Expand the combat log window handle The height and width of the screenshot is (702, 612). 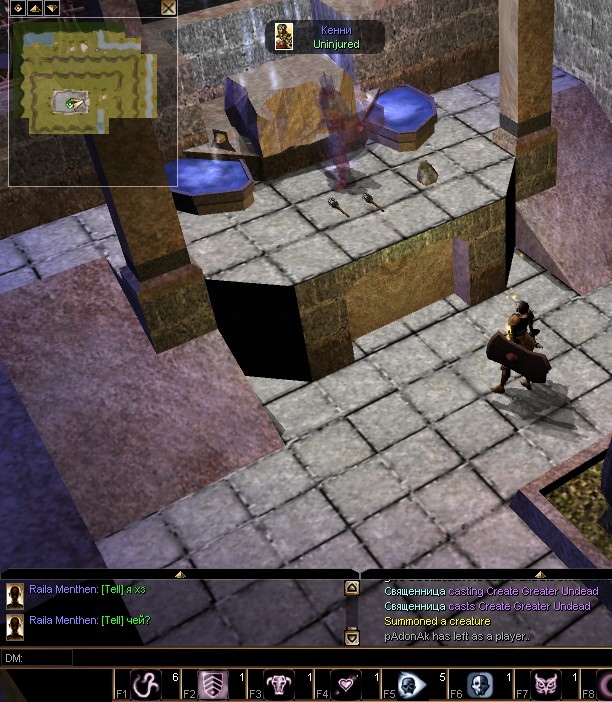(540, 575)
